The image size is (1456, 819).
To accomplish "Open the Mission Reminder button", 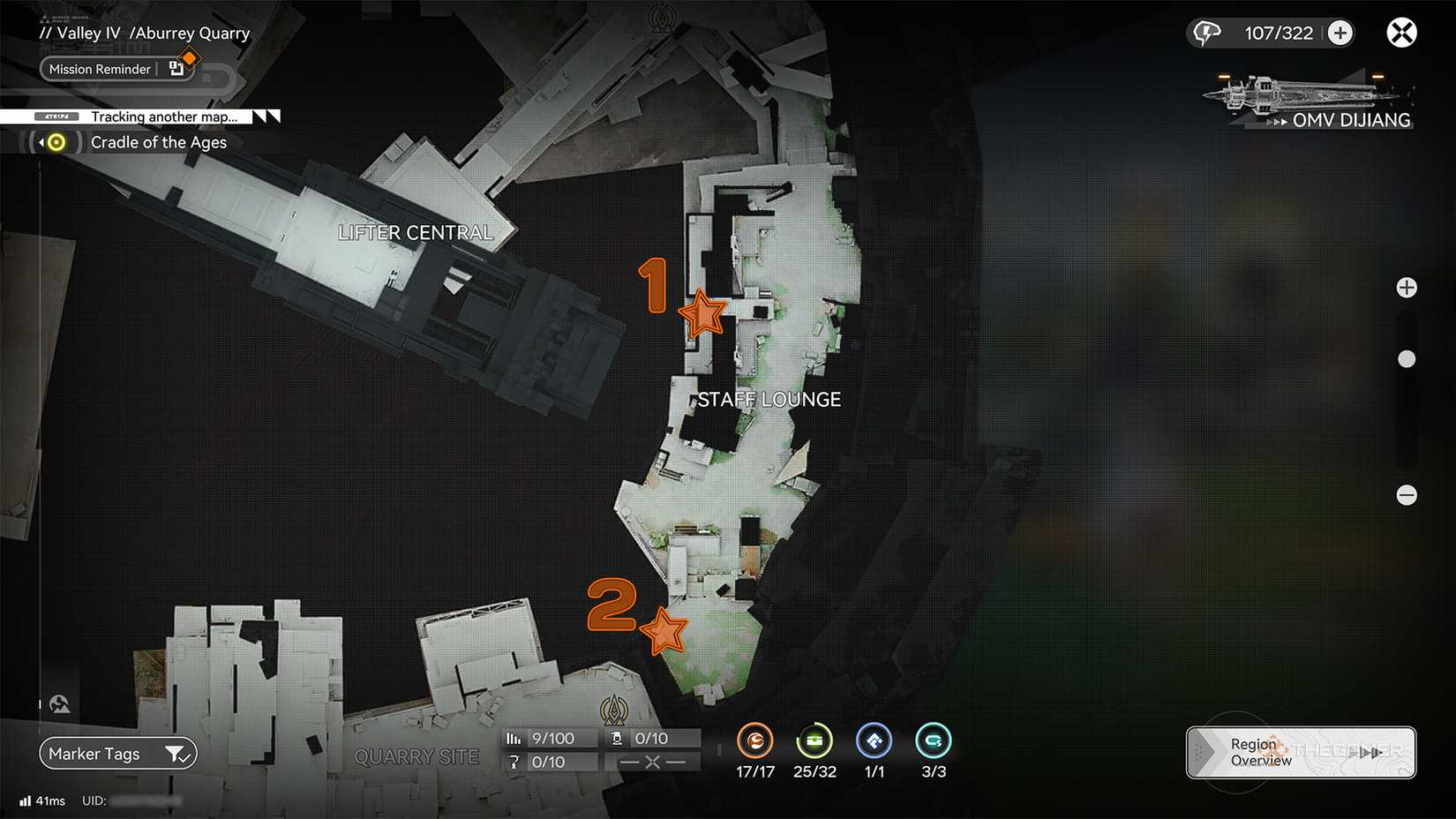I will [x=101, y=69].
